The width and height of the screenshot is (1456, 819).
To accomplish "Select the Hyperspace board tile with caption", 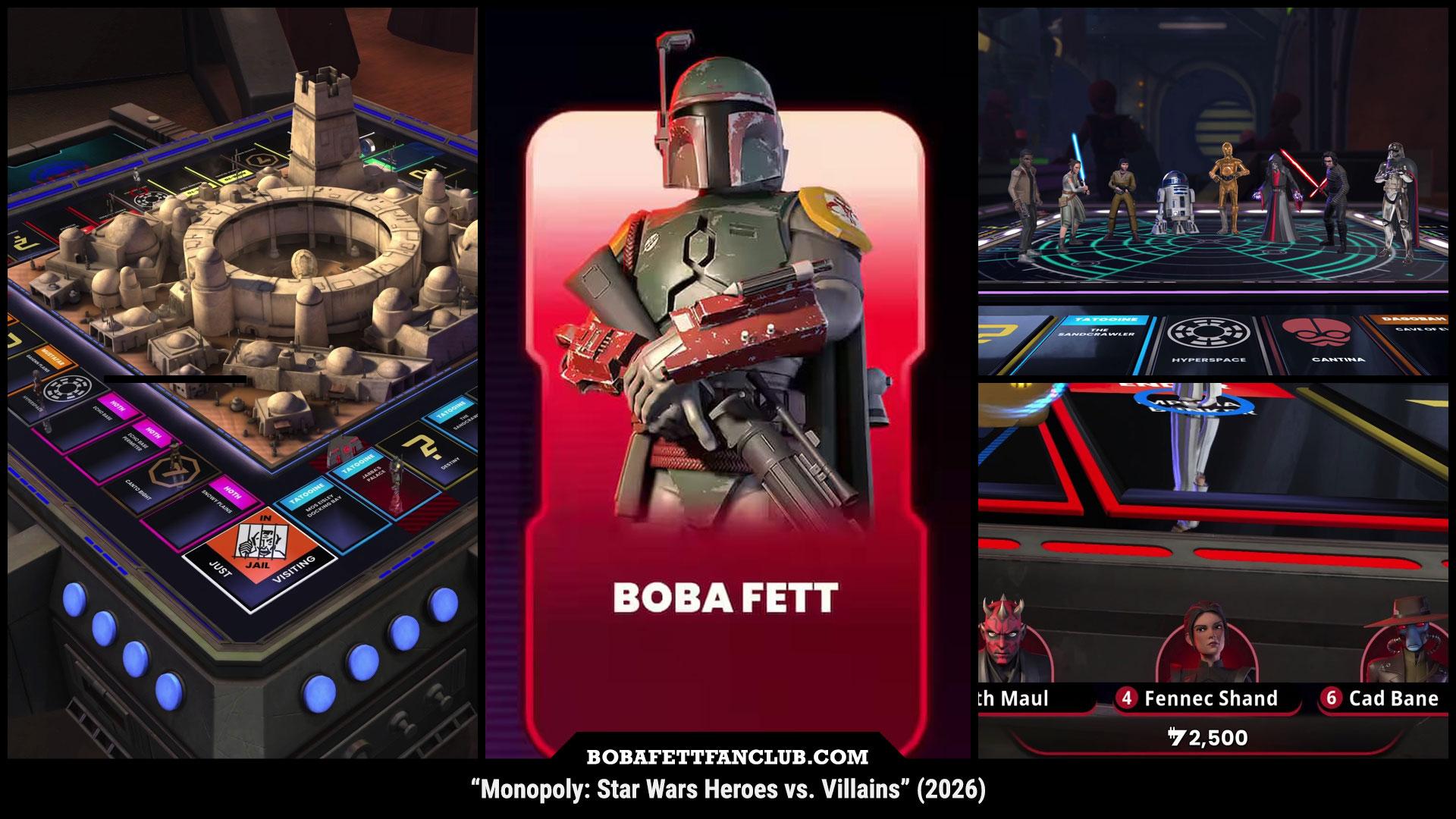I will [x=1207, y=340].
